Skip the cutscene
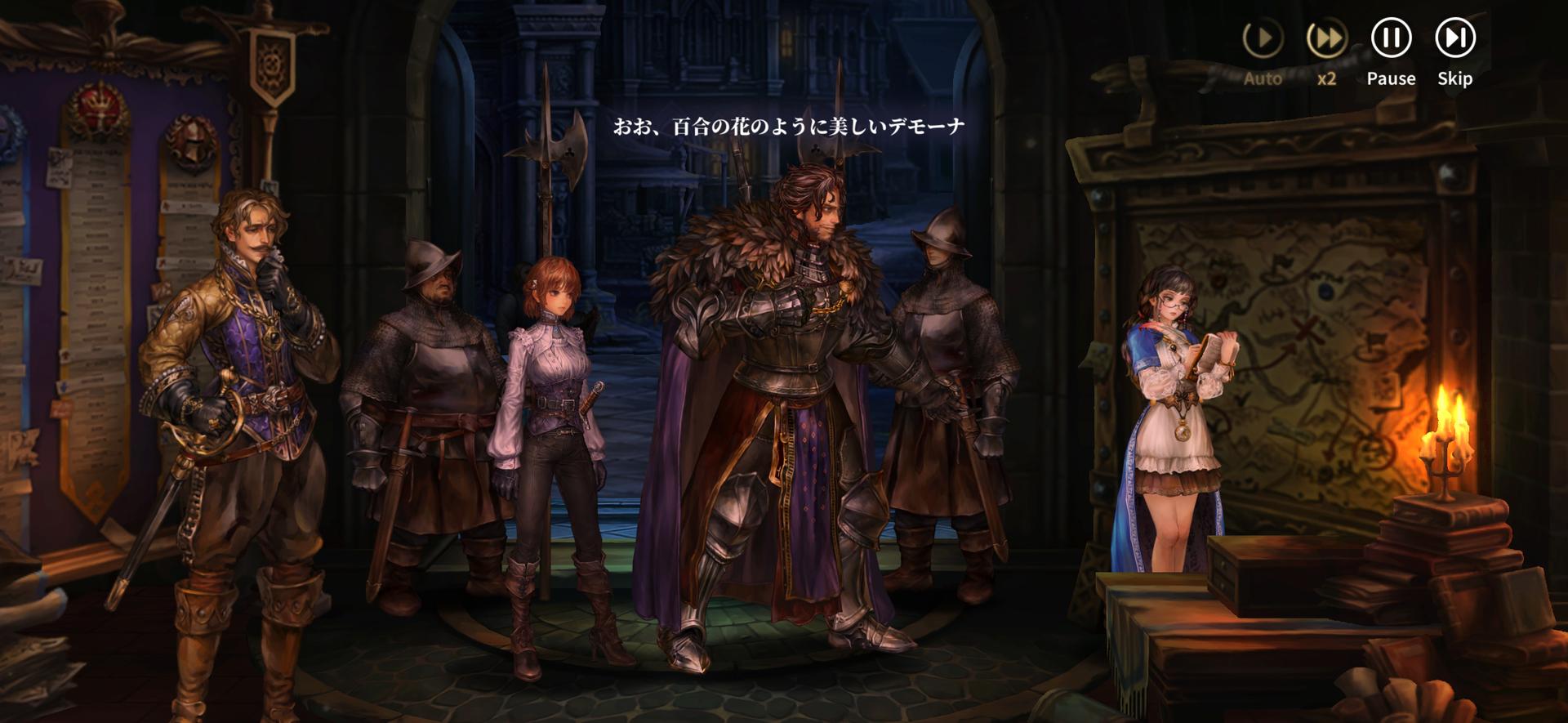The height and width of the screenshot is (723, 1568). coord(1454,38)
